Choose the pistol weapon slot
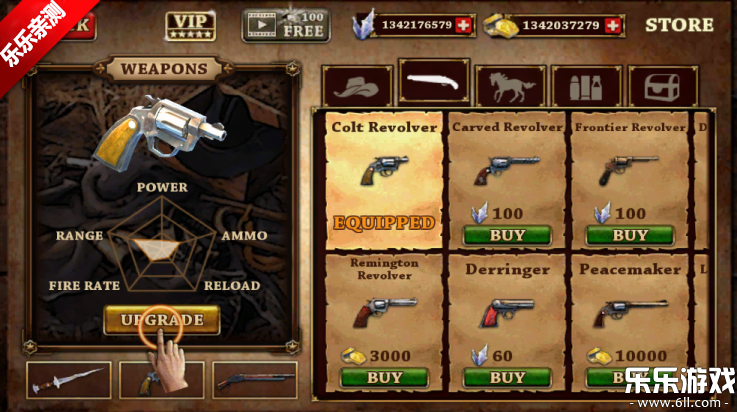This screenshot has height=412, width=737. click(x=160, y=381)
